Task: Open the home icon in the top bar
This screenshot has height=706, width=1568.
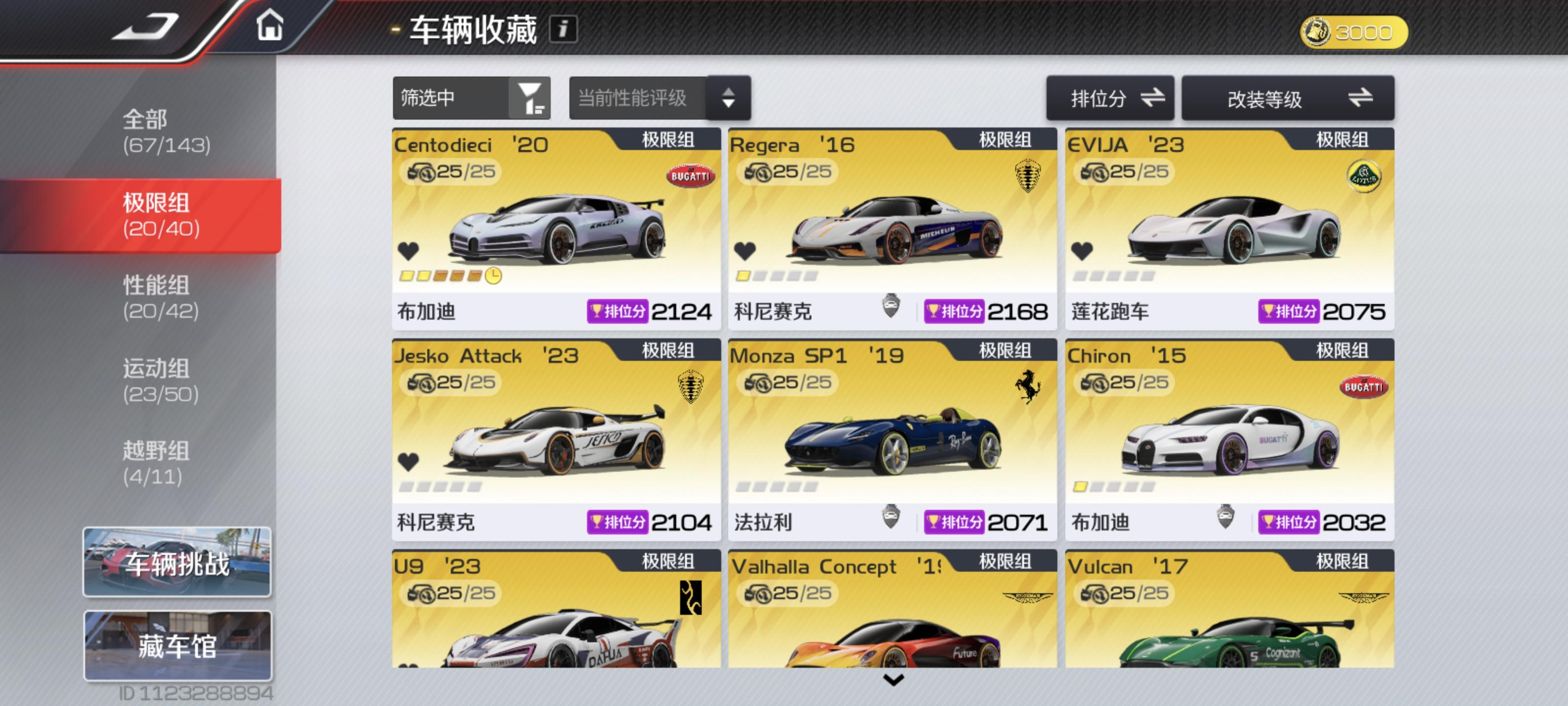Action: click(x=270, y=27)
